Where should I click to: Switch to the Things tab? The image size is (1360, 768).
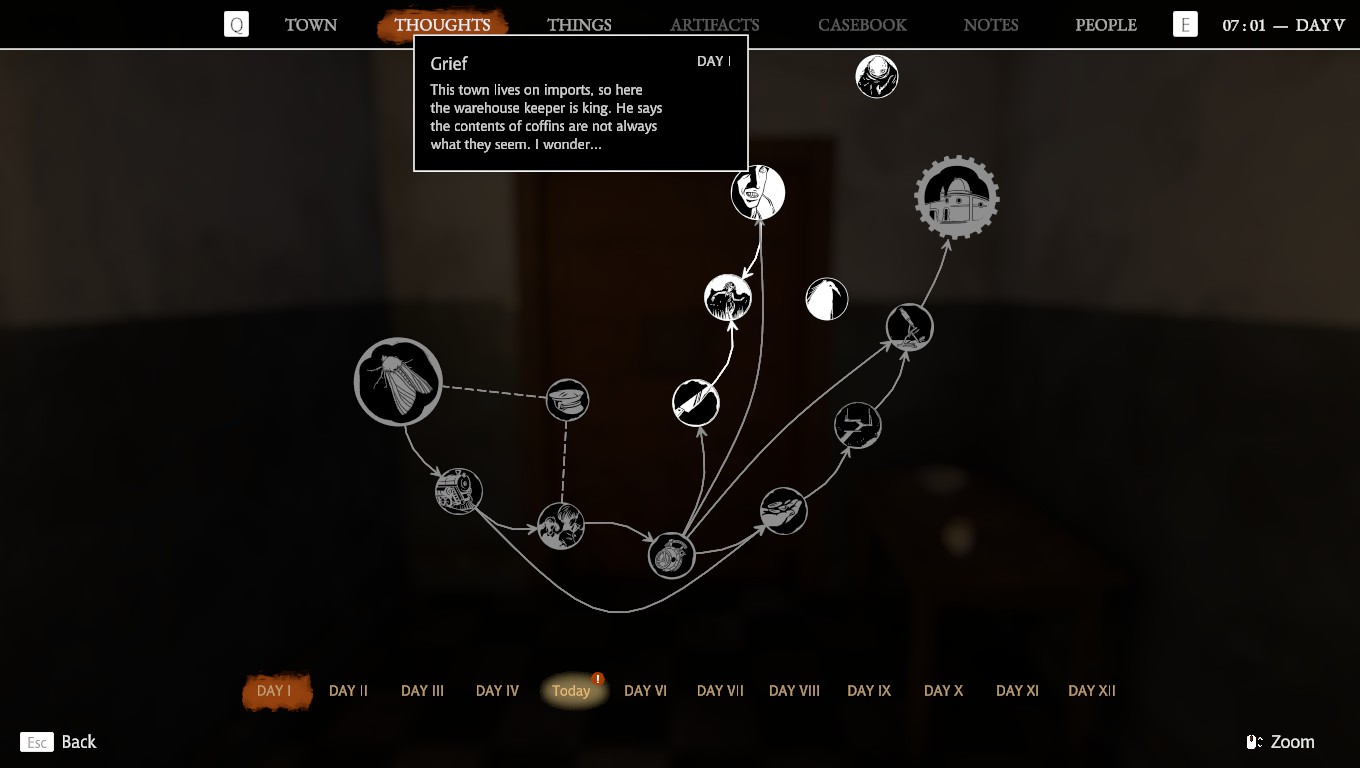[579, 25]
